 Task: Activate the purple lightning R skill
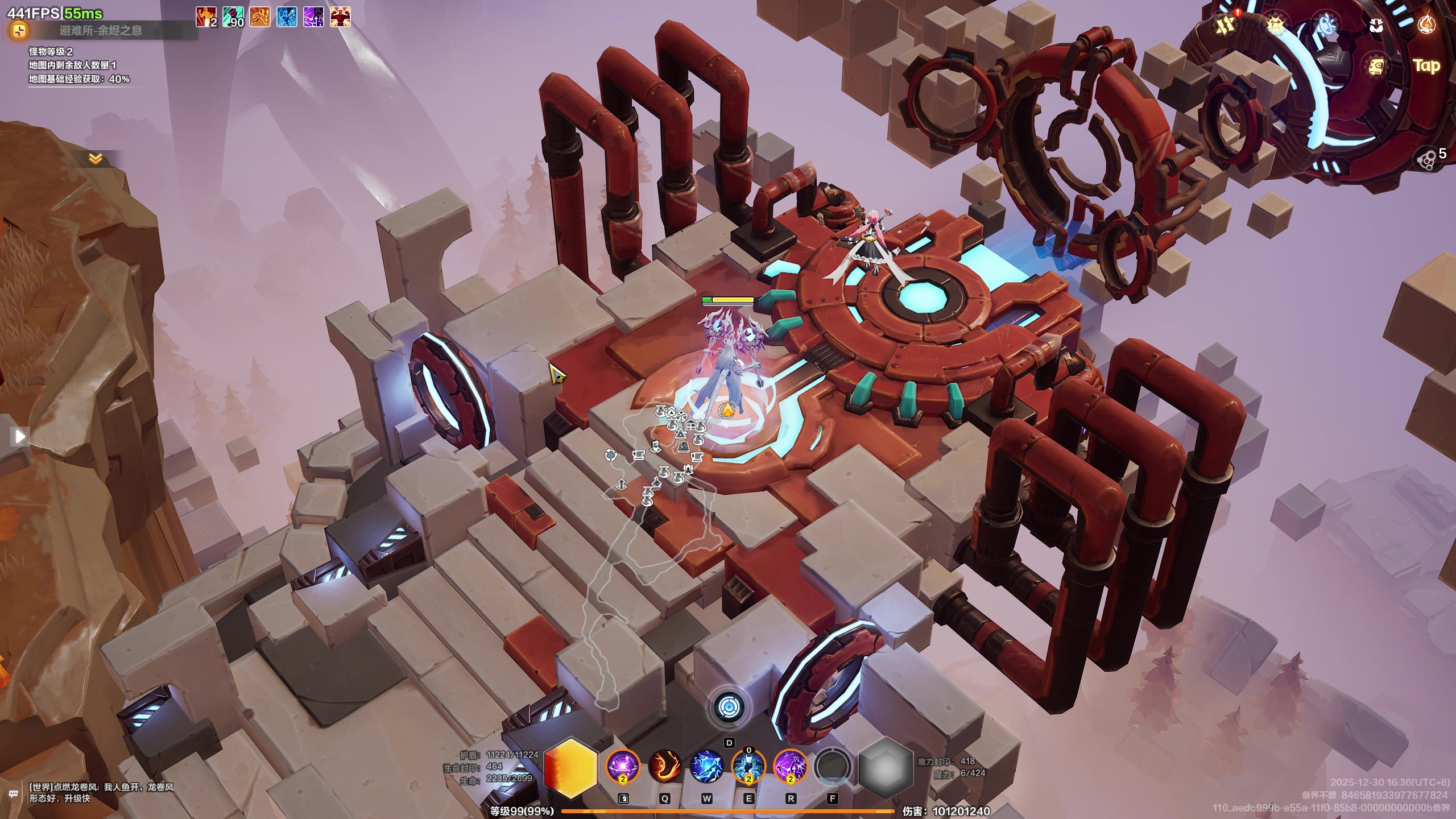(x=791, y=766)
